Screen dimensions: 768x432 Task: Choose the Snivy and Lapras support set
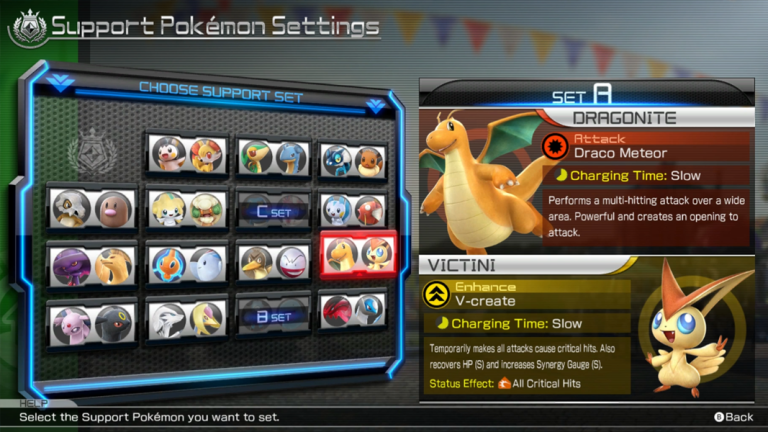point(270,156)
